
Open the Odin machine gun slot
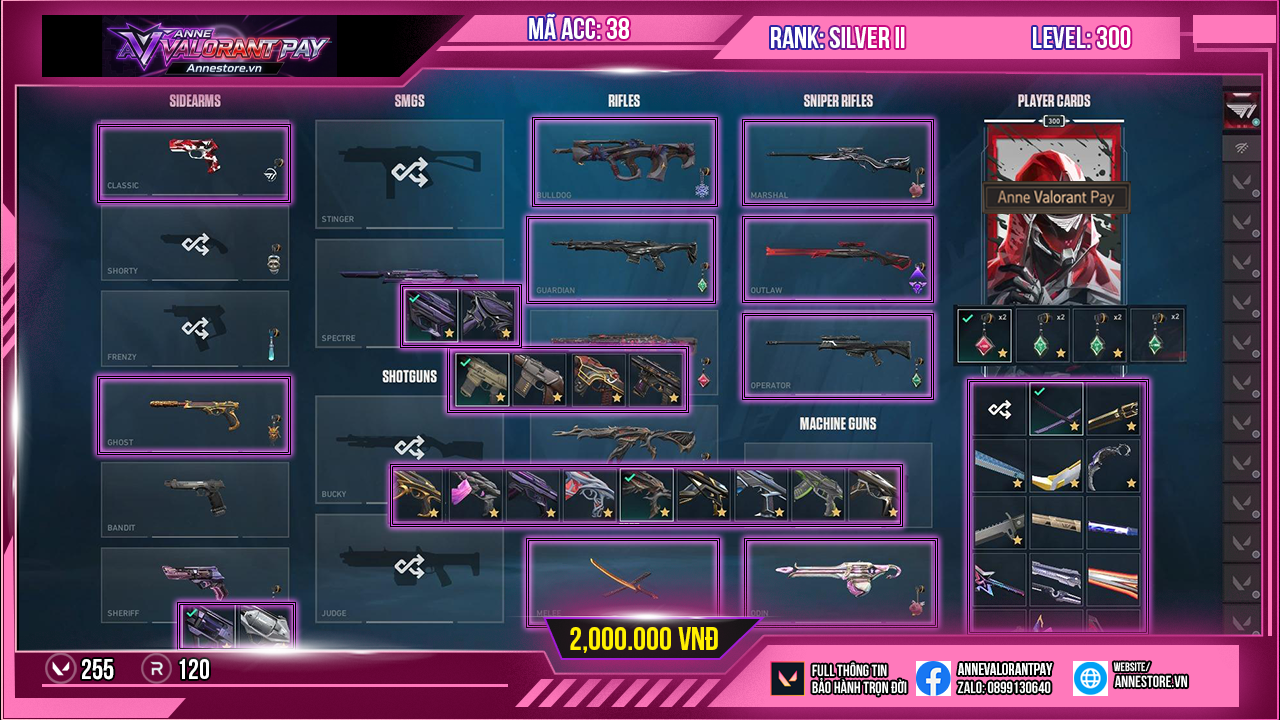[840, 582]
